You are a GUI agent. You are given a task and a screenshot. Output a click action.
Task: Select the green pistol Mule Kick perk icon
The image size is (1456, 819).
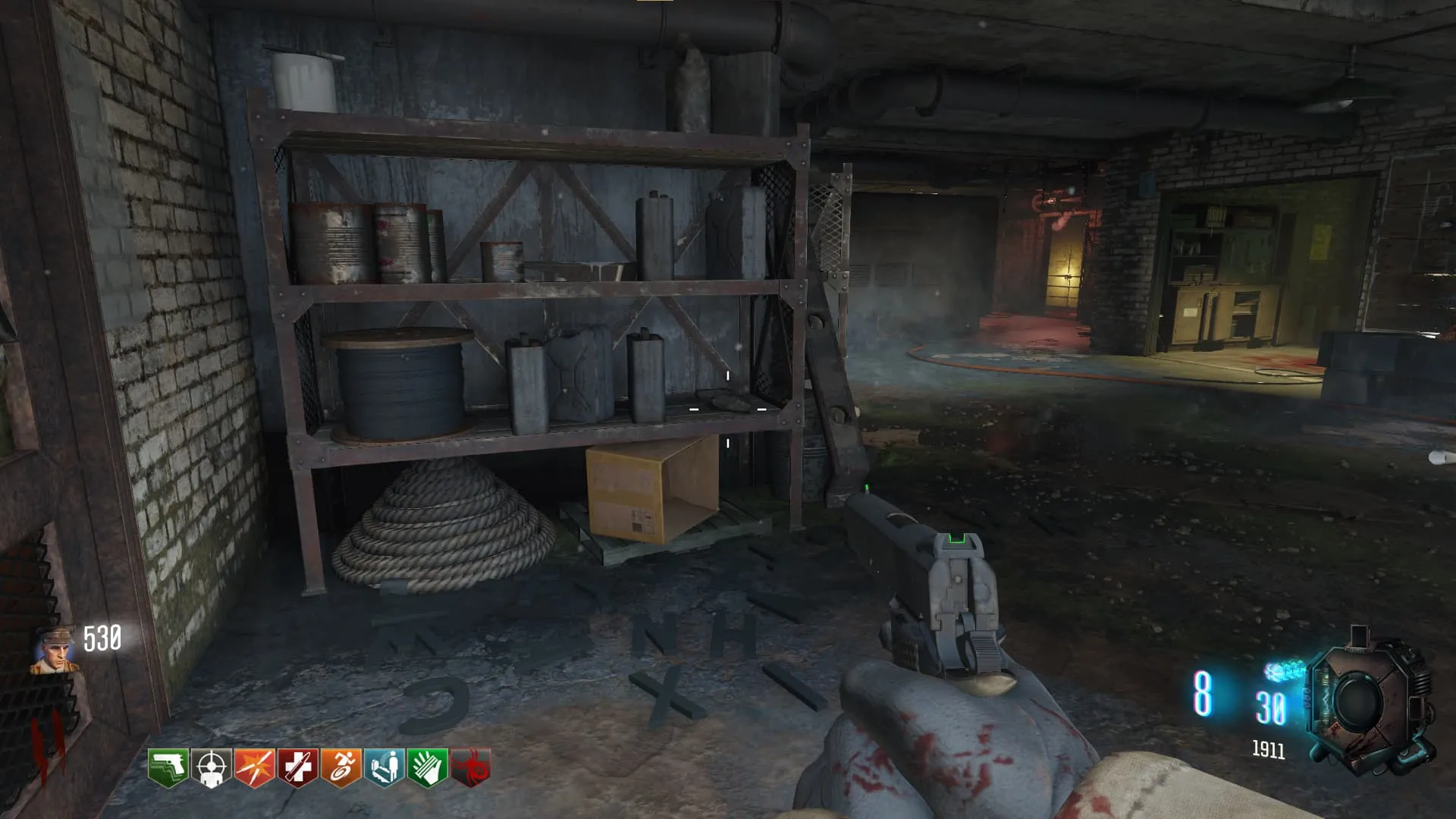coord(168,767)
